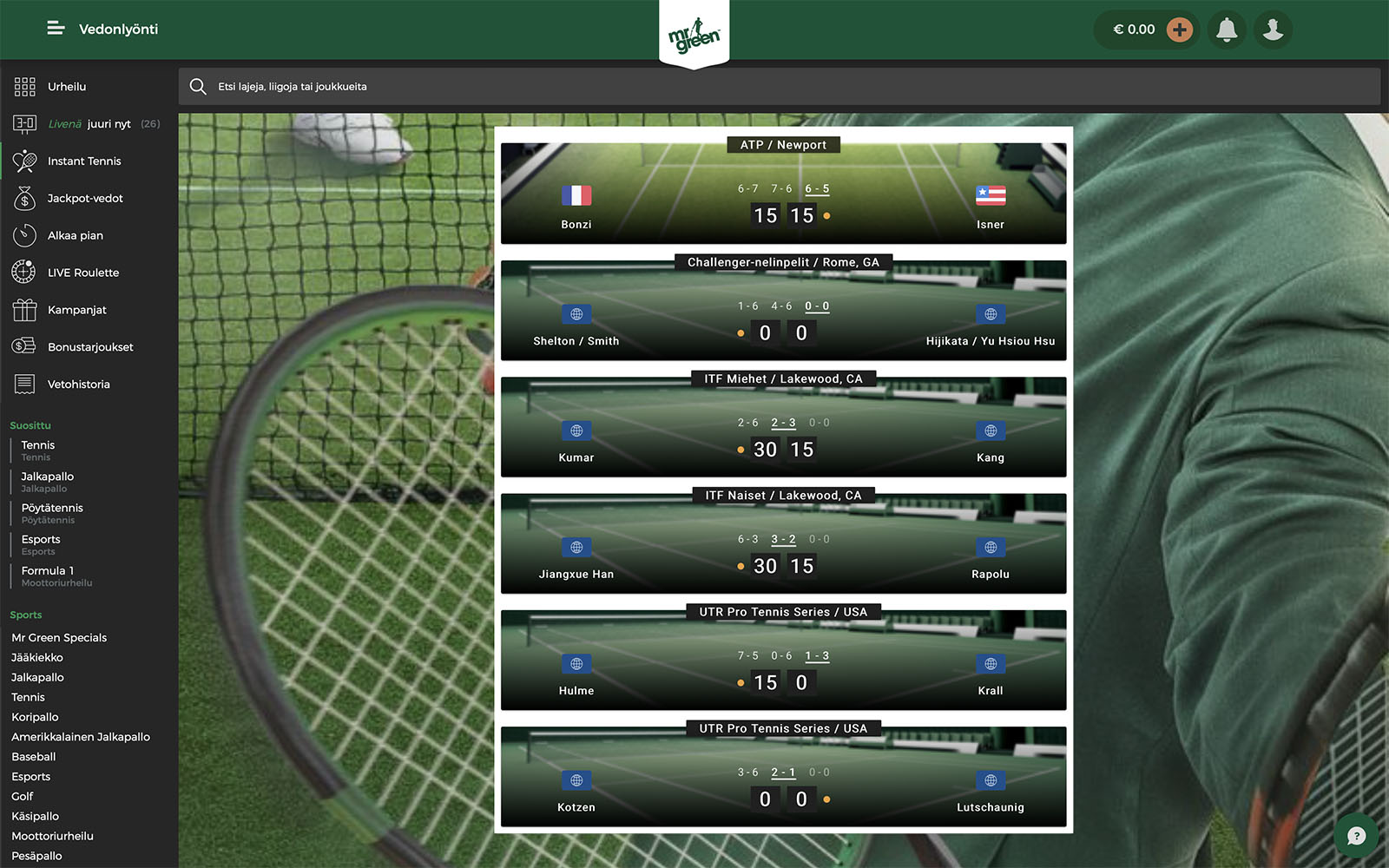Open the notifications bell
Viewport: 1389px width, 868px height.
pyautogui.click(x=1227, y=30)
